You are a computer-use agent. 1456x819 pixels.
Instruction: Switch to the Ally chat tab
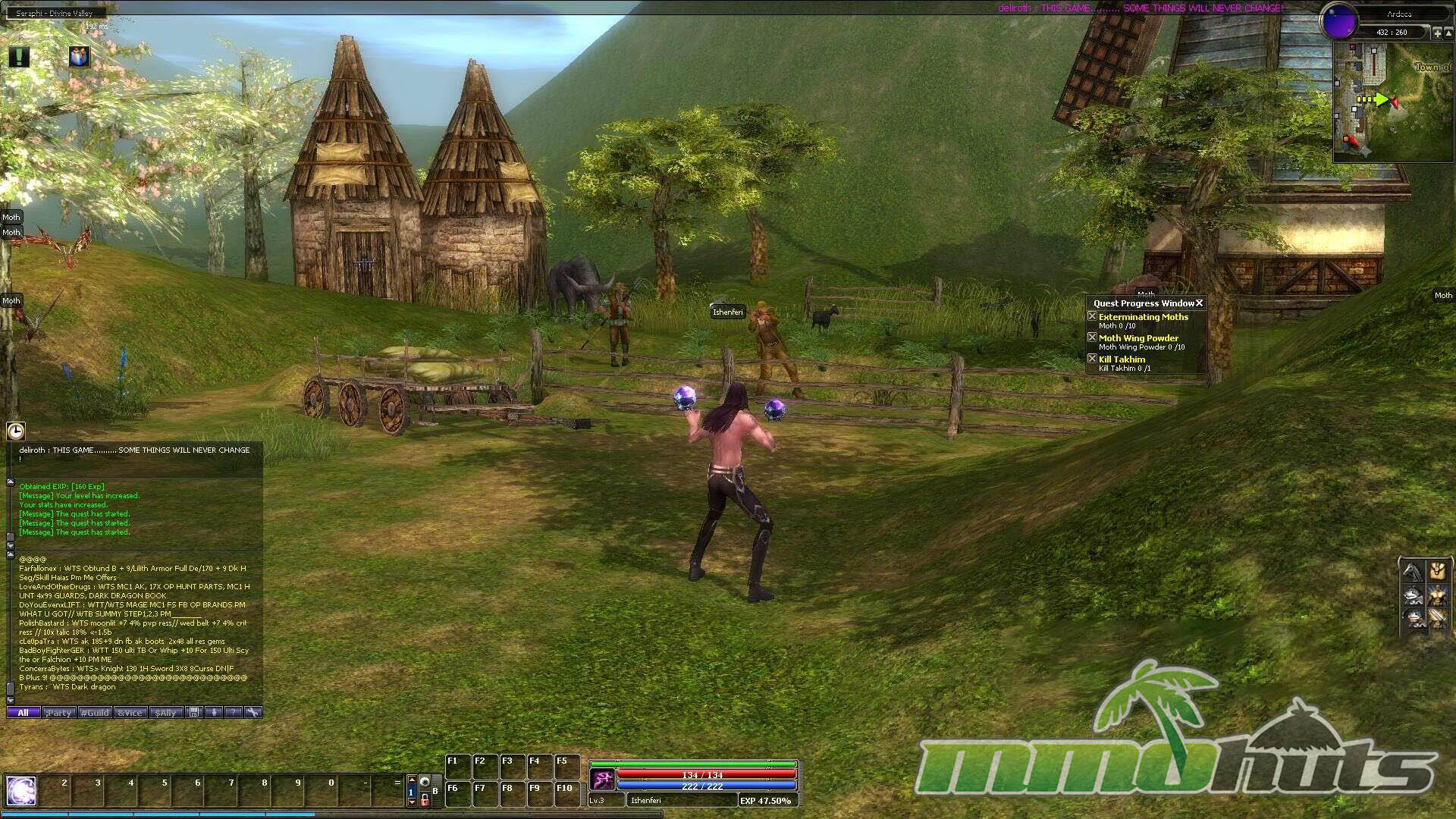coord(166,713)
